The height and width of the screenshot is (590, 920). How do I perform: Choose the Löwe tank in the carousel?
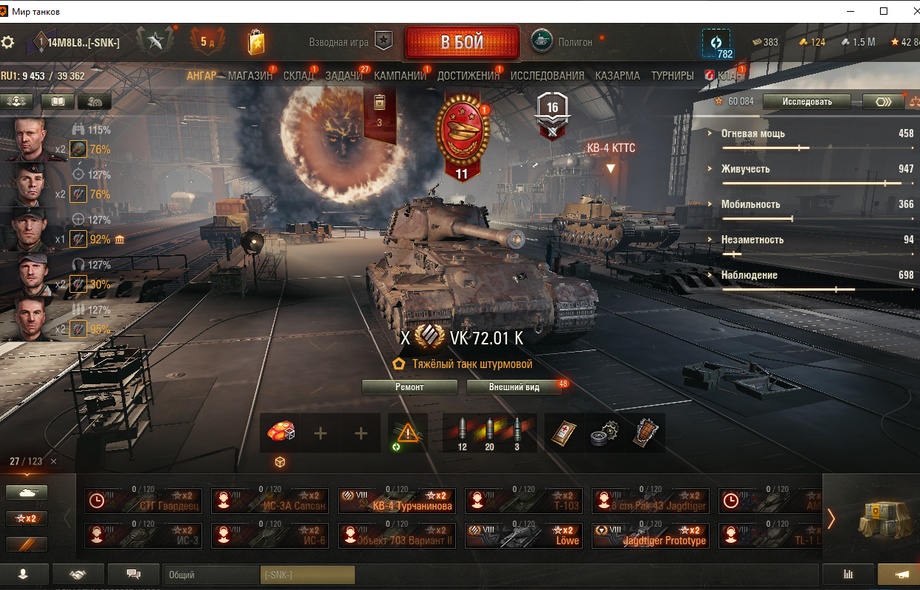point(524,536)
